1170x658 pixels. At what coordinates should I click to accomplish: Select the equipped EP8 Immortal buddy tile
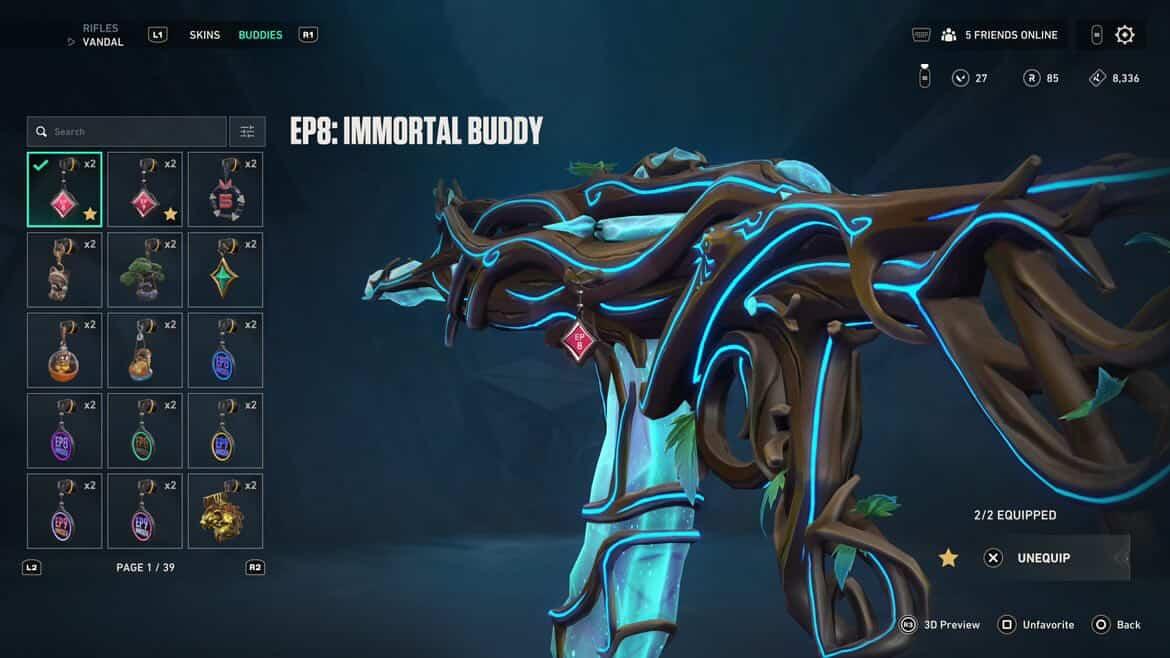(64, 190)
